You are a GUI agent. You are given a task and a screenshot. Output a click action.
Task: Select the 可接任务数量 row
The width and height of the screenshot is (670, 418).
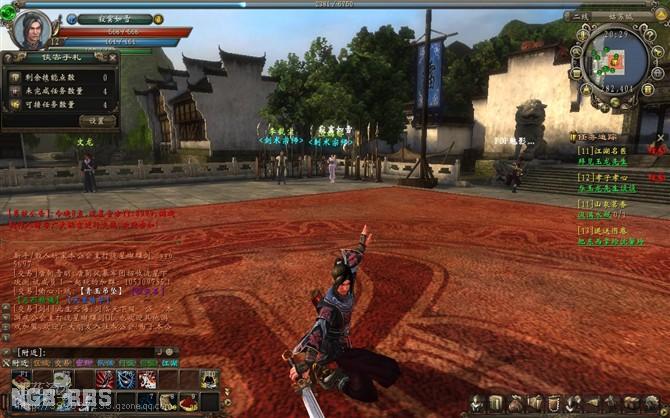pos(60,105)
